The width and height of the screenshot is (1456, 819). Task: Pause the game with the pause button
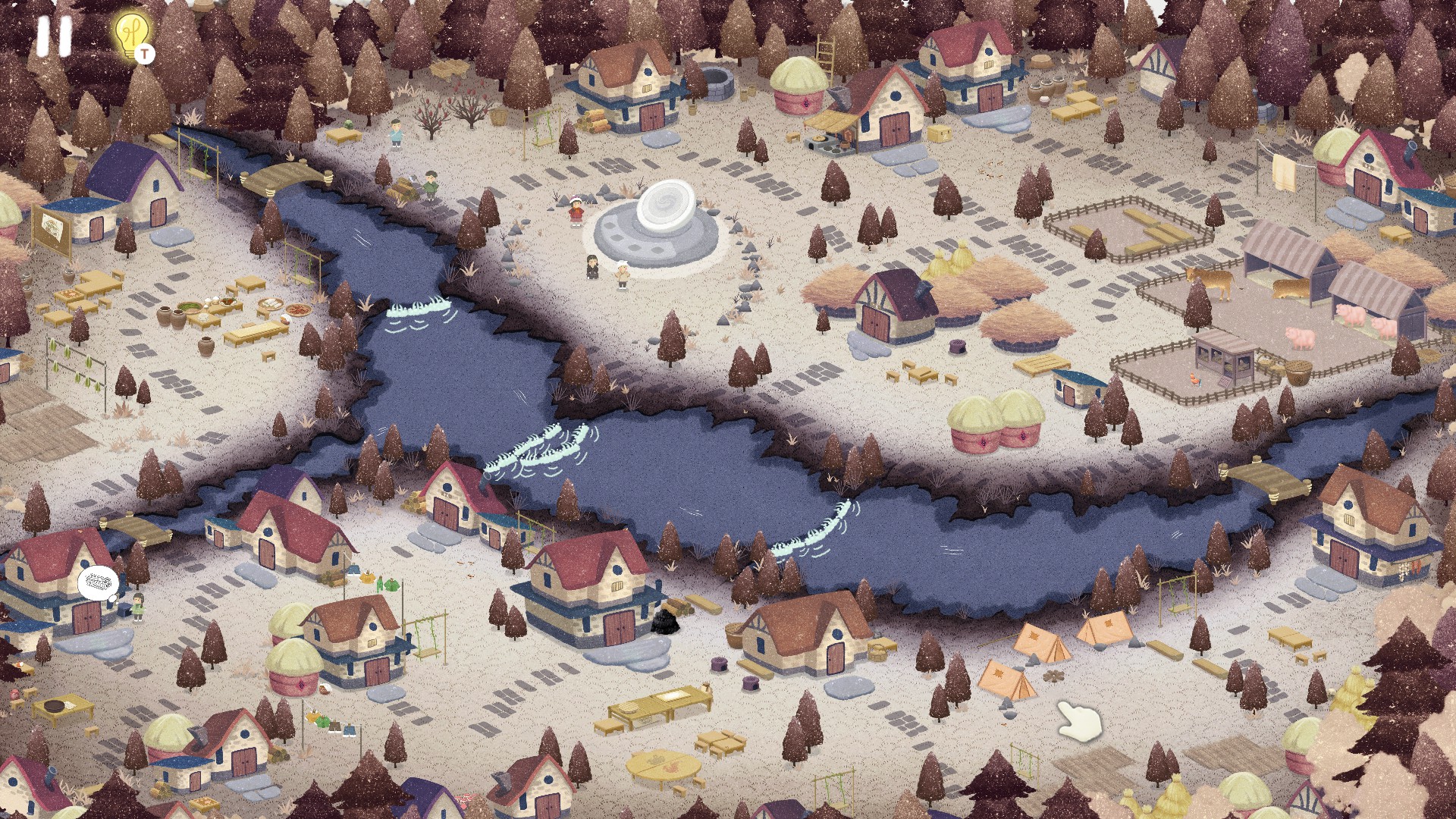pyautogui.click(x=54, y=36)
